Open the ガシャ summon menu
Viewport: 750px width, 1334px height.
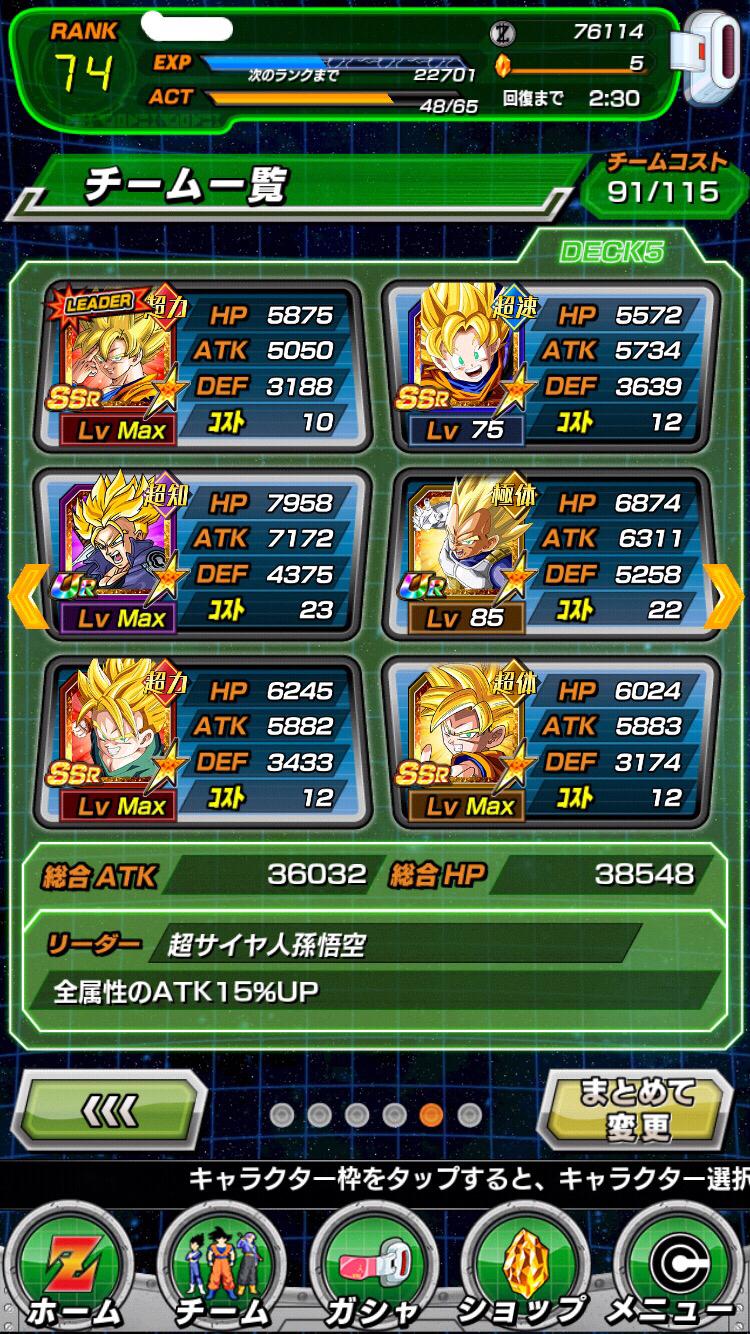tap(373, 1268)
